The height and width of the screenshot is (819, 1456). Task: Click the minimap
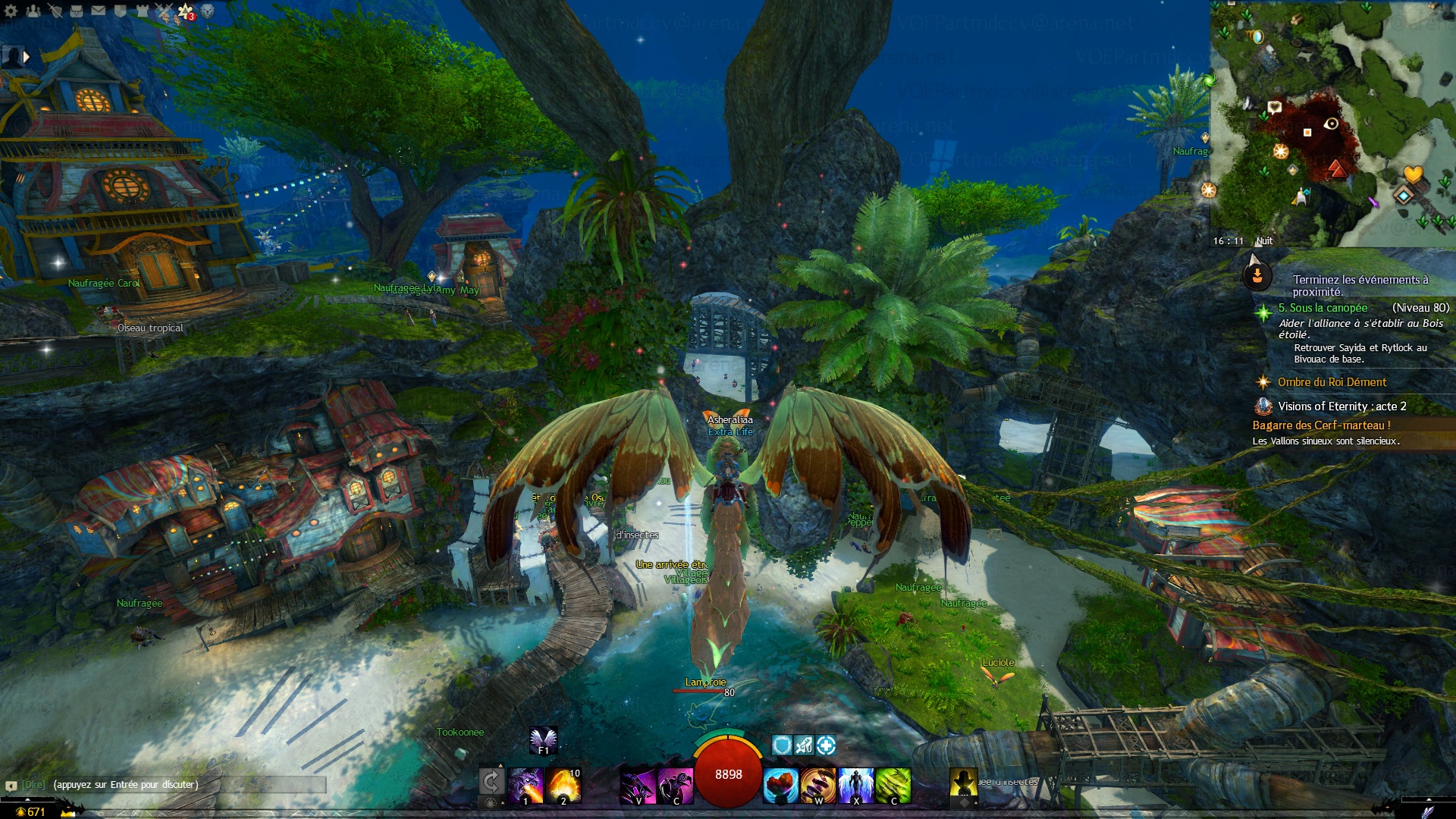point(1332,123)
